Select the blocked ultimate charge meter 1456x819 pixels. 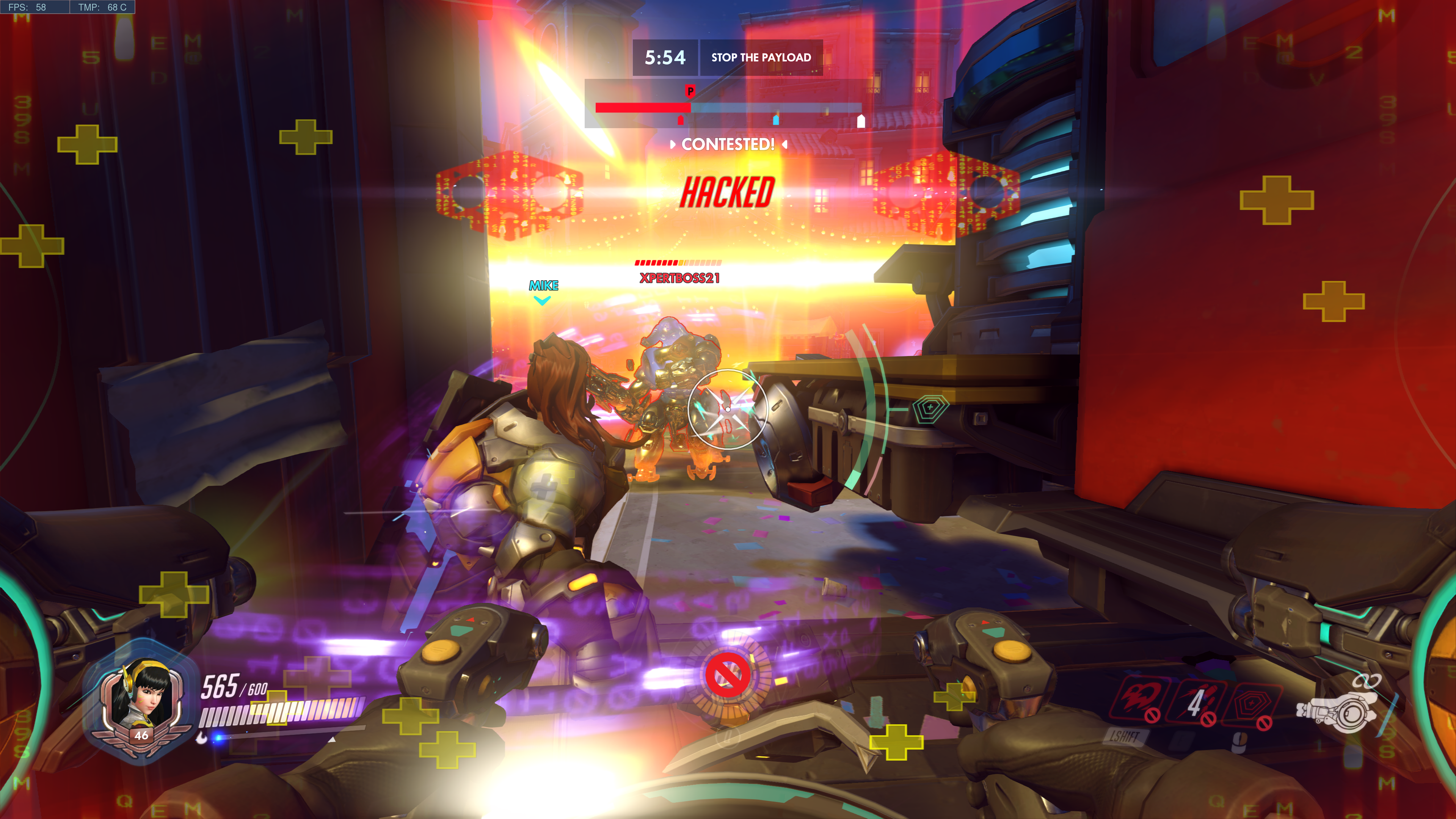(x=728, y=675)
